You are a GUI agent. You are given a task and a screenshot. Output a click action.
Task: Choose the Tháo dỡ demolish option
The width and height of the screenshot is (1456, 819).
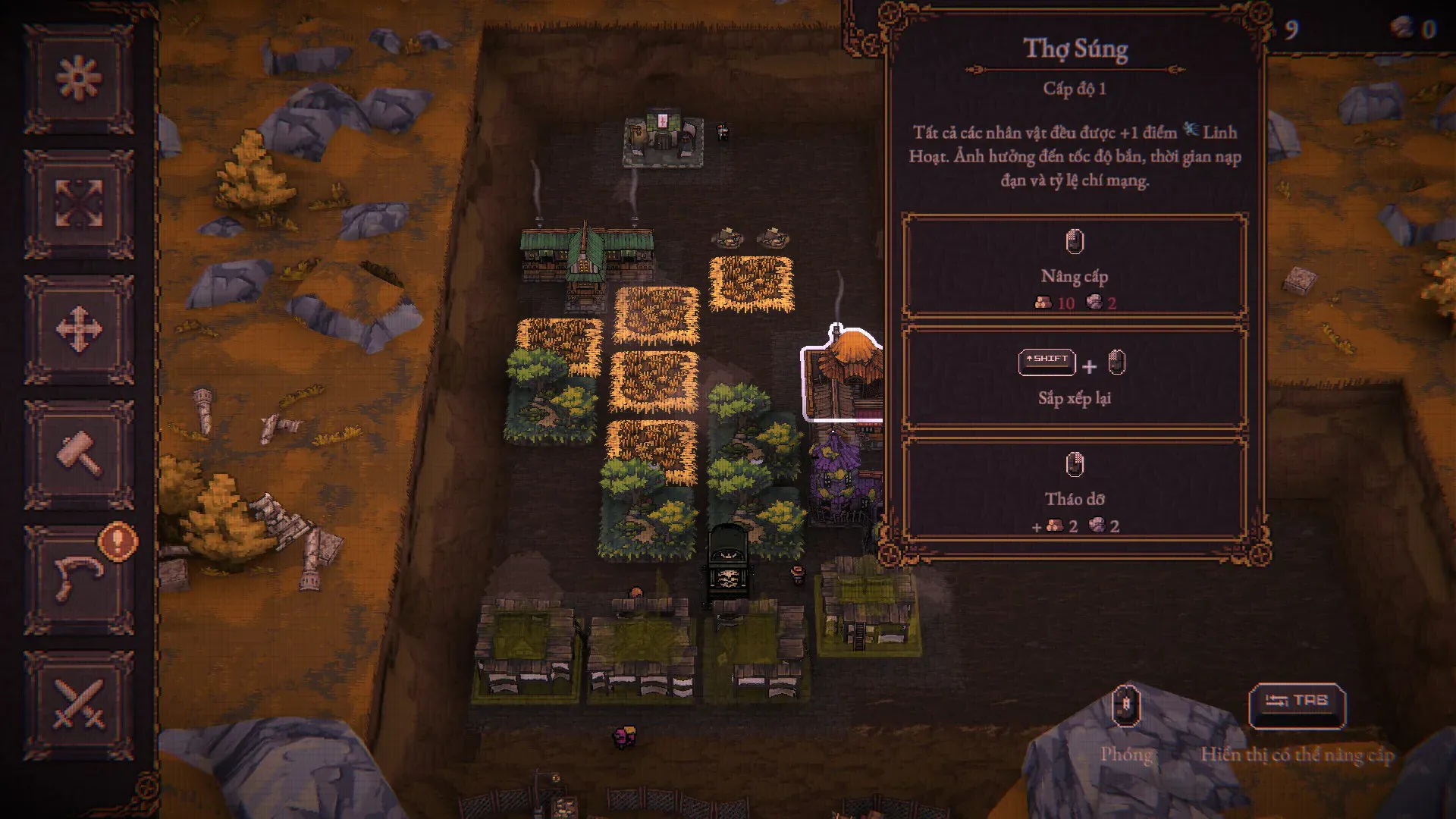point(1074,491)
